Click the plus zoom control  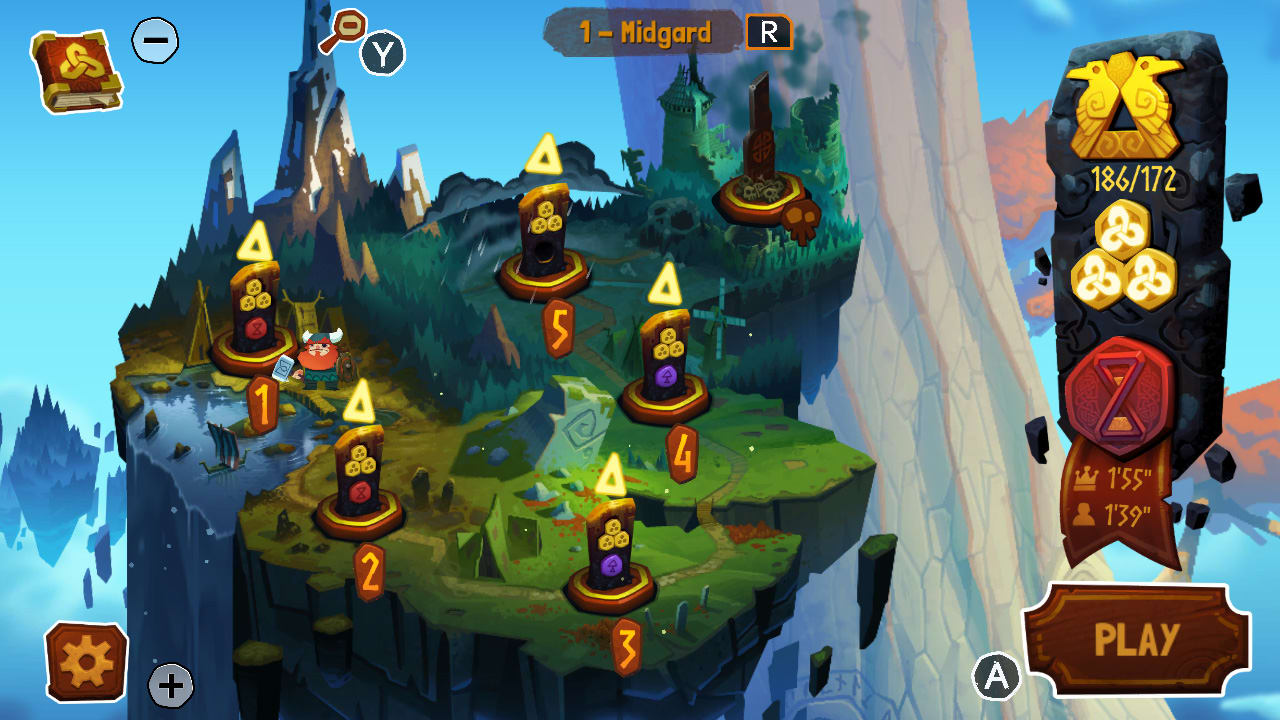[x=171, y=686]
